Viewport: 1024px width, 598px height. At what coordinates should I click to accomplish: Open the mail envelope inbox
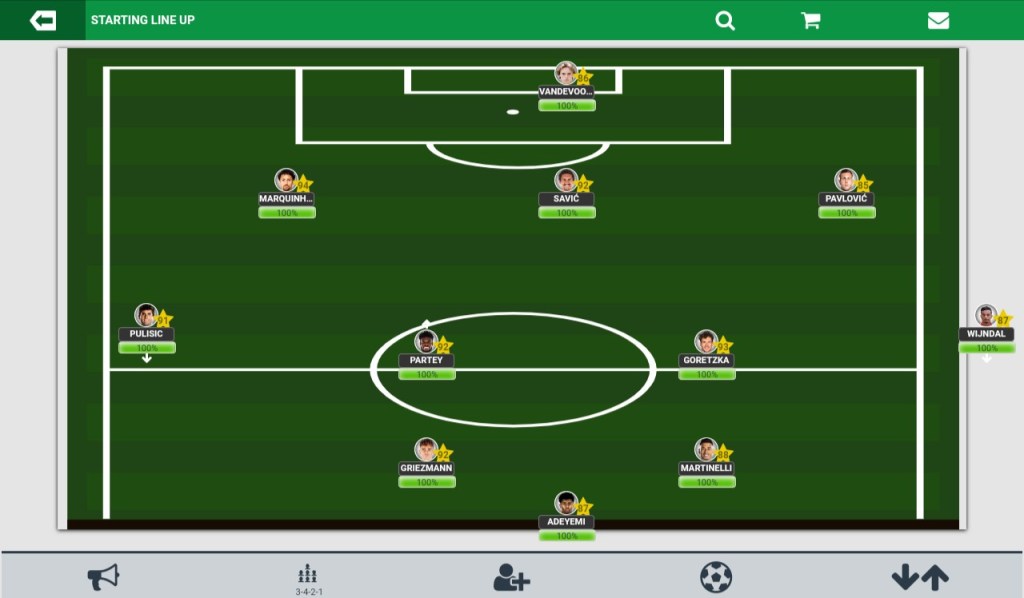(x=938, y=20)
